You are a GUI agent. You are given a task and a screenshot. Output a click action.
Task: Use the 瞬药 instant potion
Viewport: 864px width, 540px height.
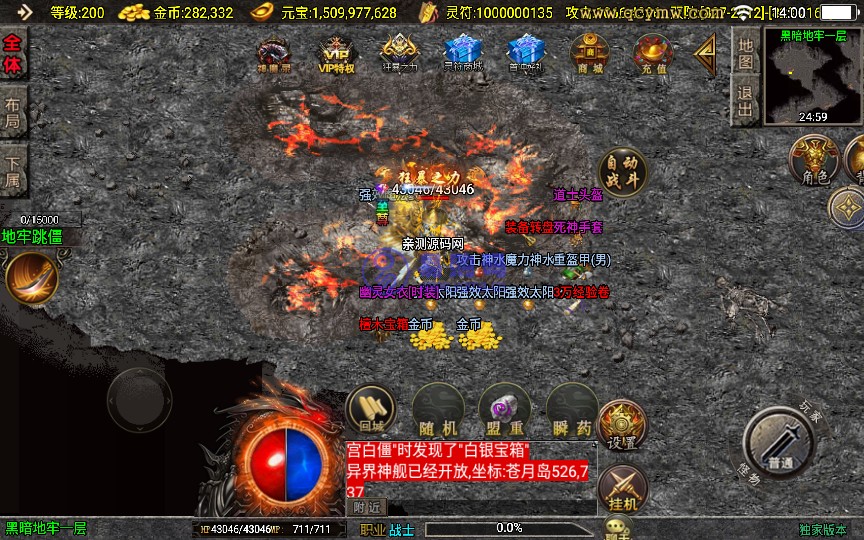(571, 410)
